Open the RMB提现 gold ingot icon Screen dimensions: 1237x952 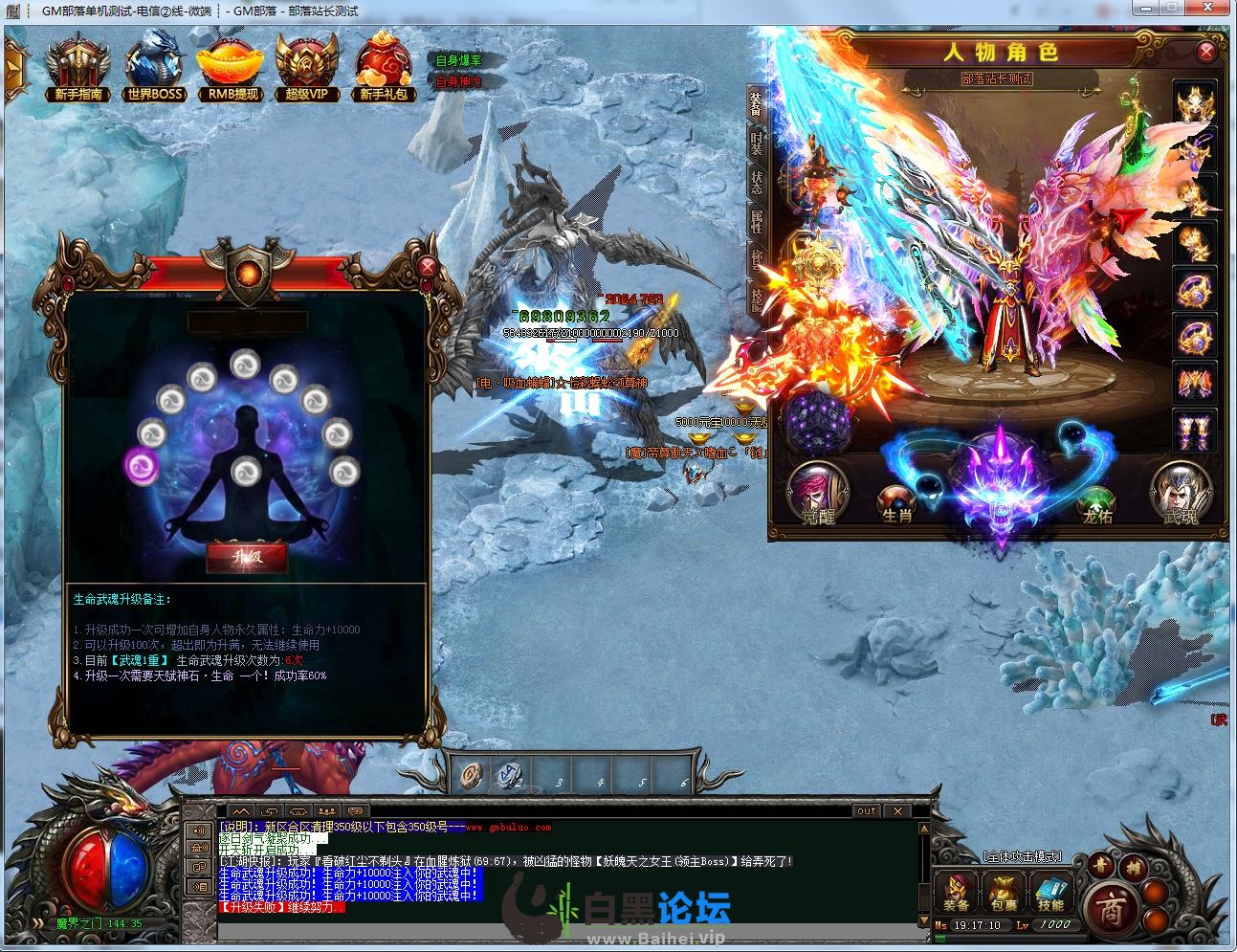tap(231, 66)
